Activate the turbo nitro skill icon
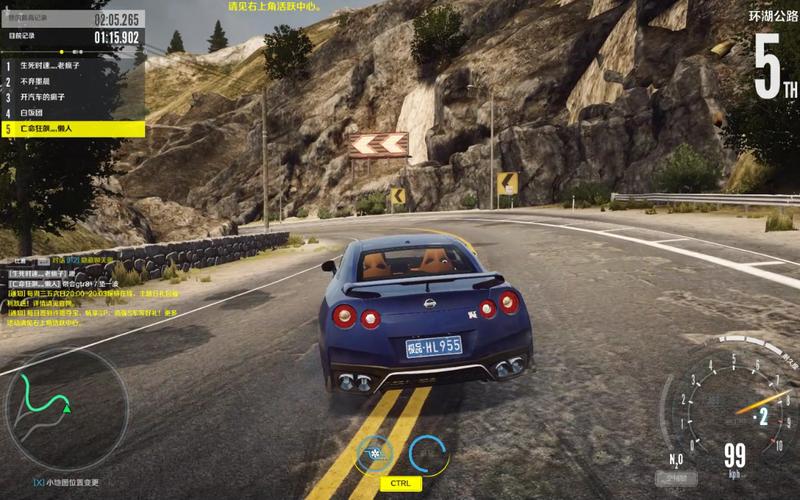Screen dimensions: 800x500 click(x=375, y=455)
